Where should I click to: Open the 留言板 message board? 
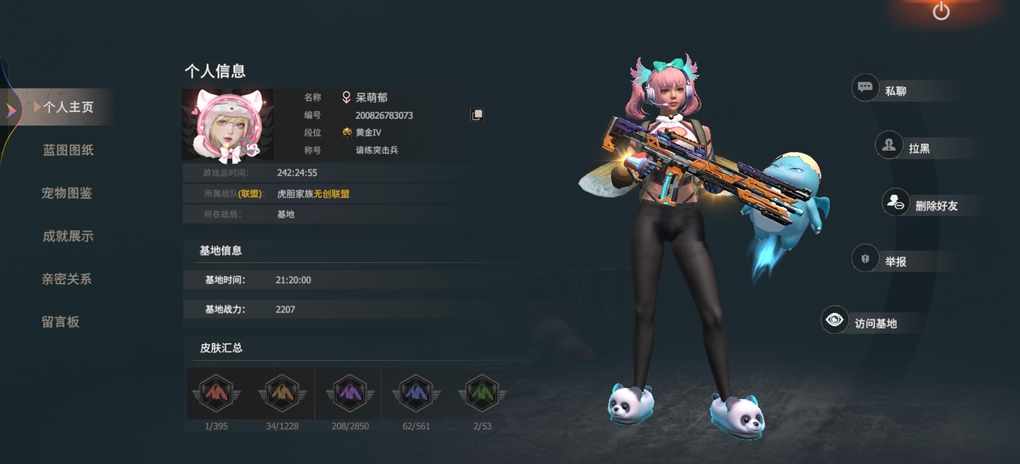60,322
